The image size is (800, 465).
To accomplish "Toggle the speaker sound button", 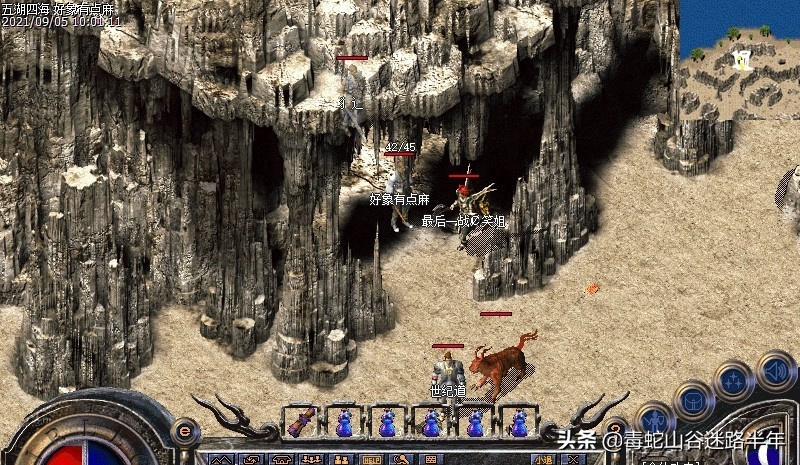I will (x=776, y=371).
